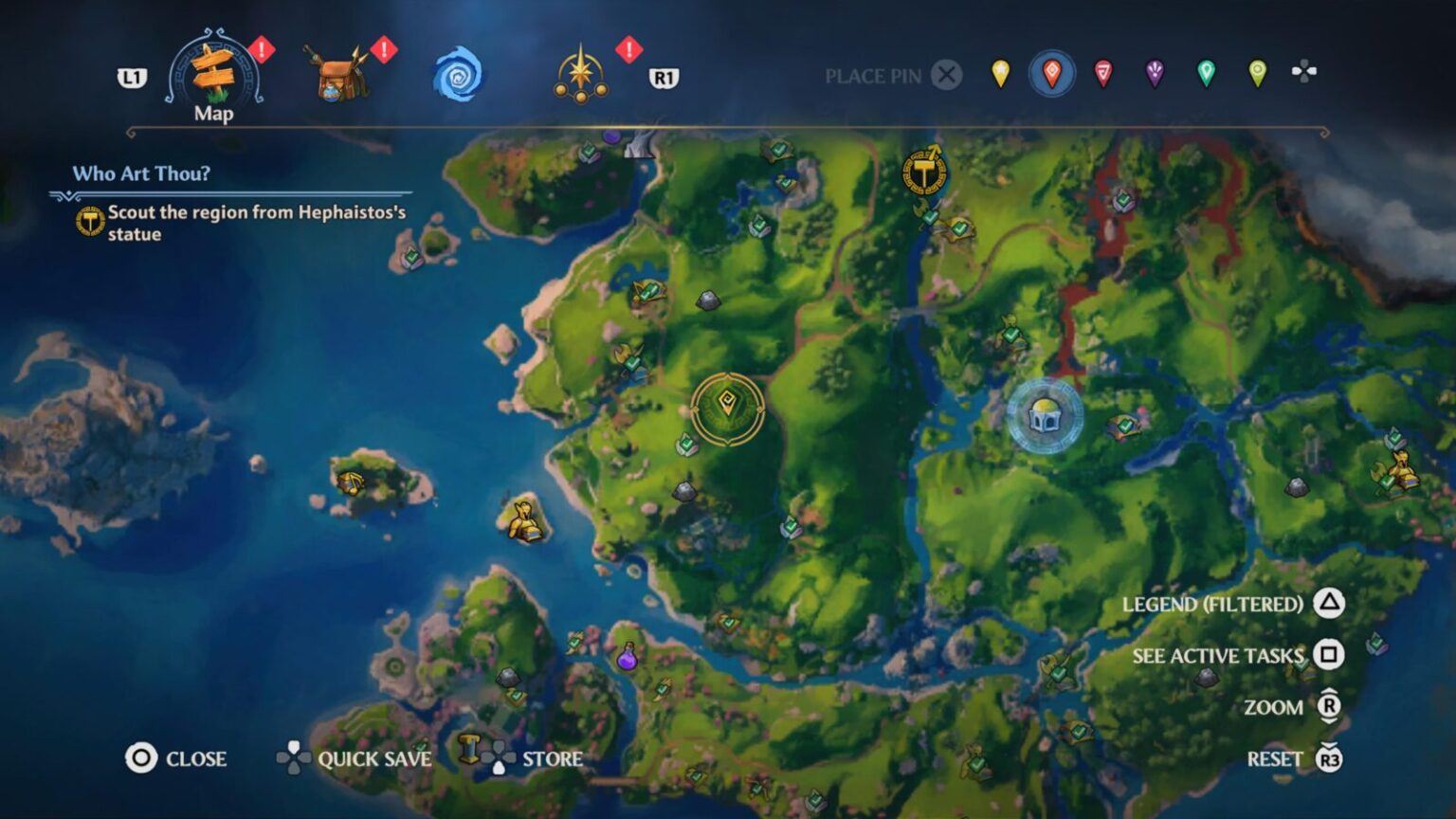Click the Who Art Thou quest title
The image size is (1456, 819).
142,173
